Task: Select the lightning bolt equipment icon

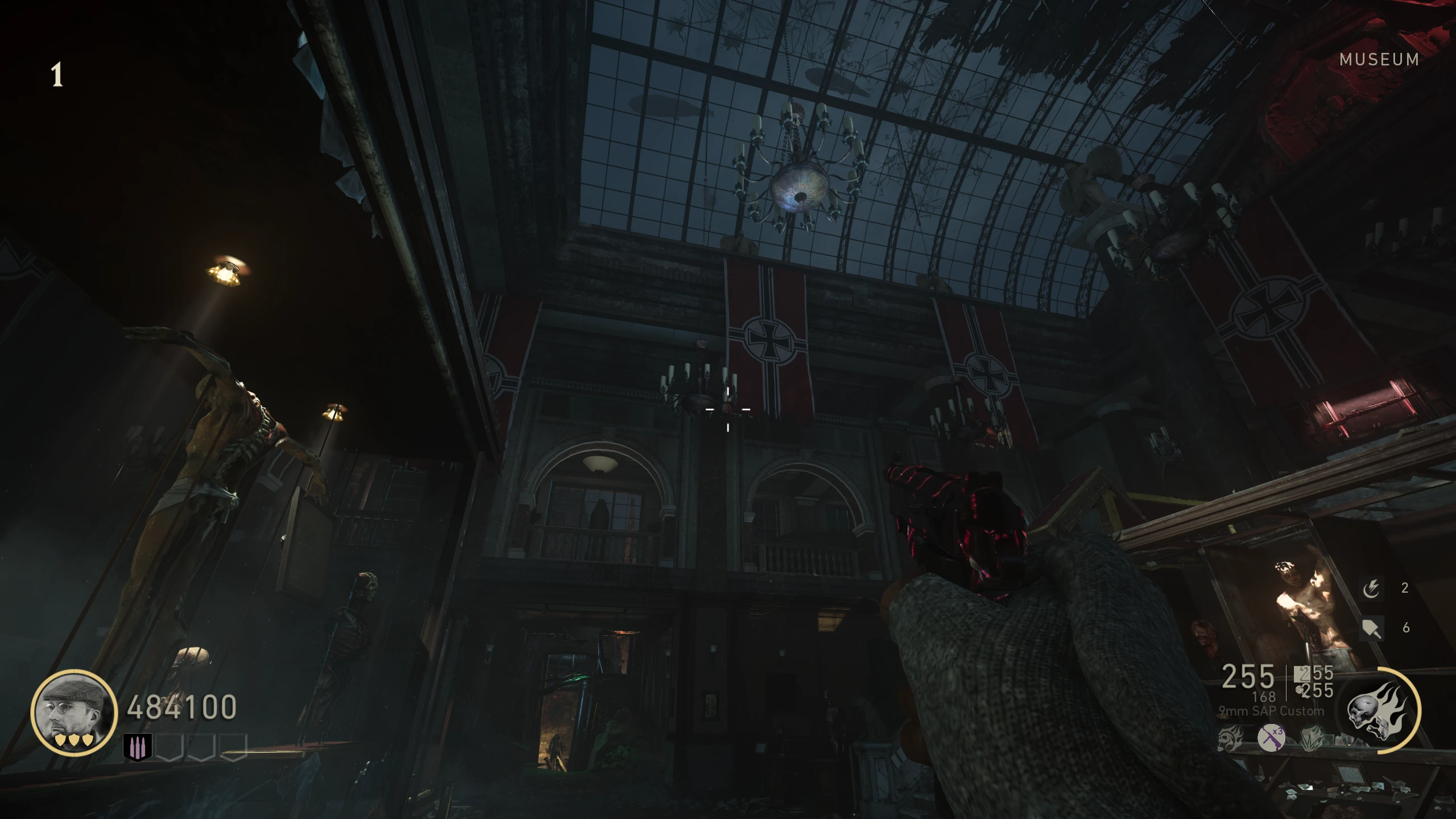Action: 1371,588
